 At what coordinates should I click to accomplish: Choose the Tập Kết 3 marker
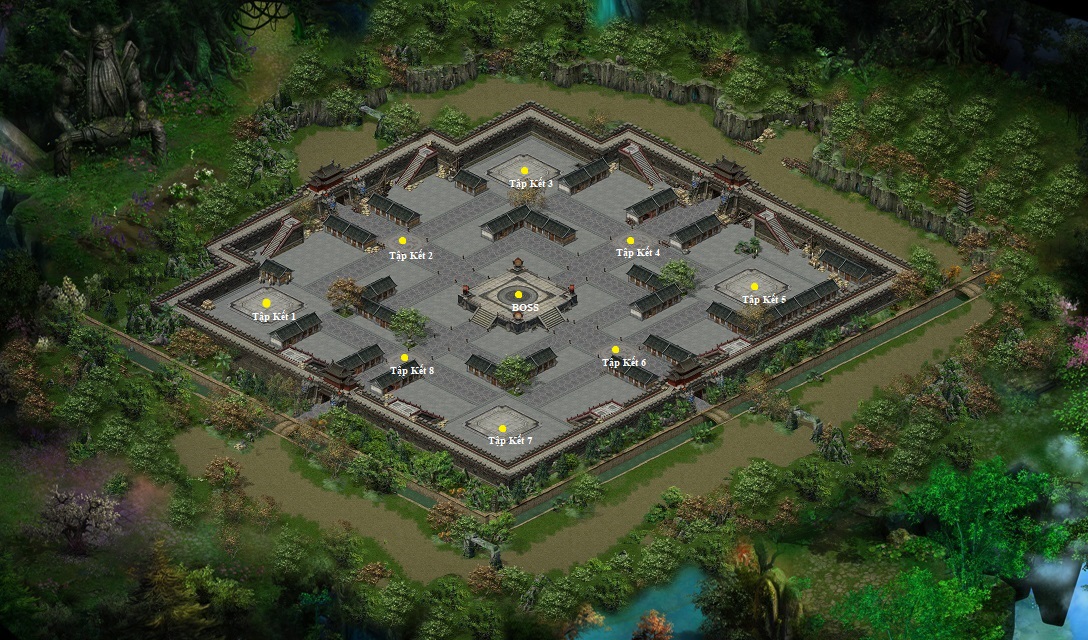[x=524, y=171]
